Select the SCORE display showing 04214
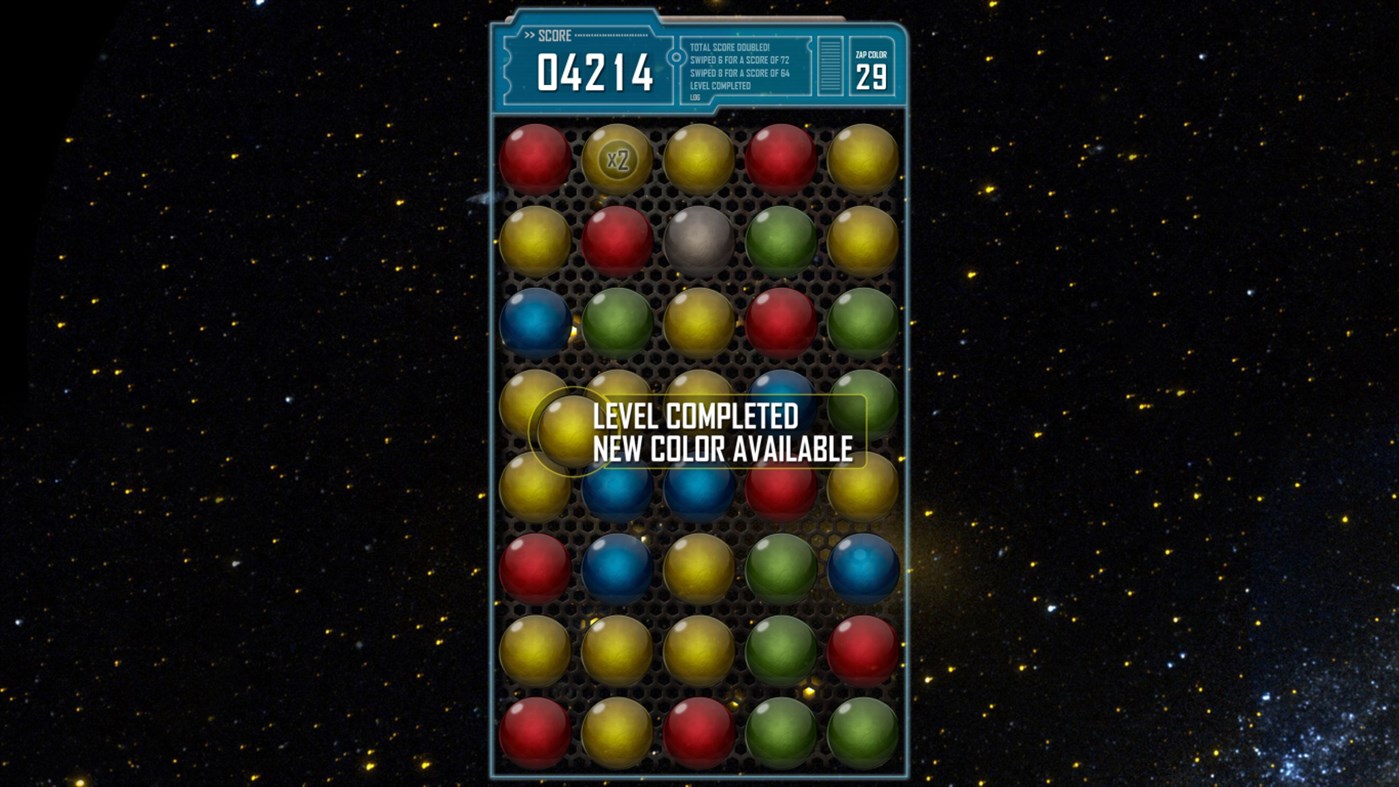1399x787 pixels. (596, 72)
